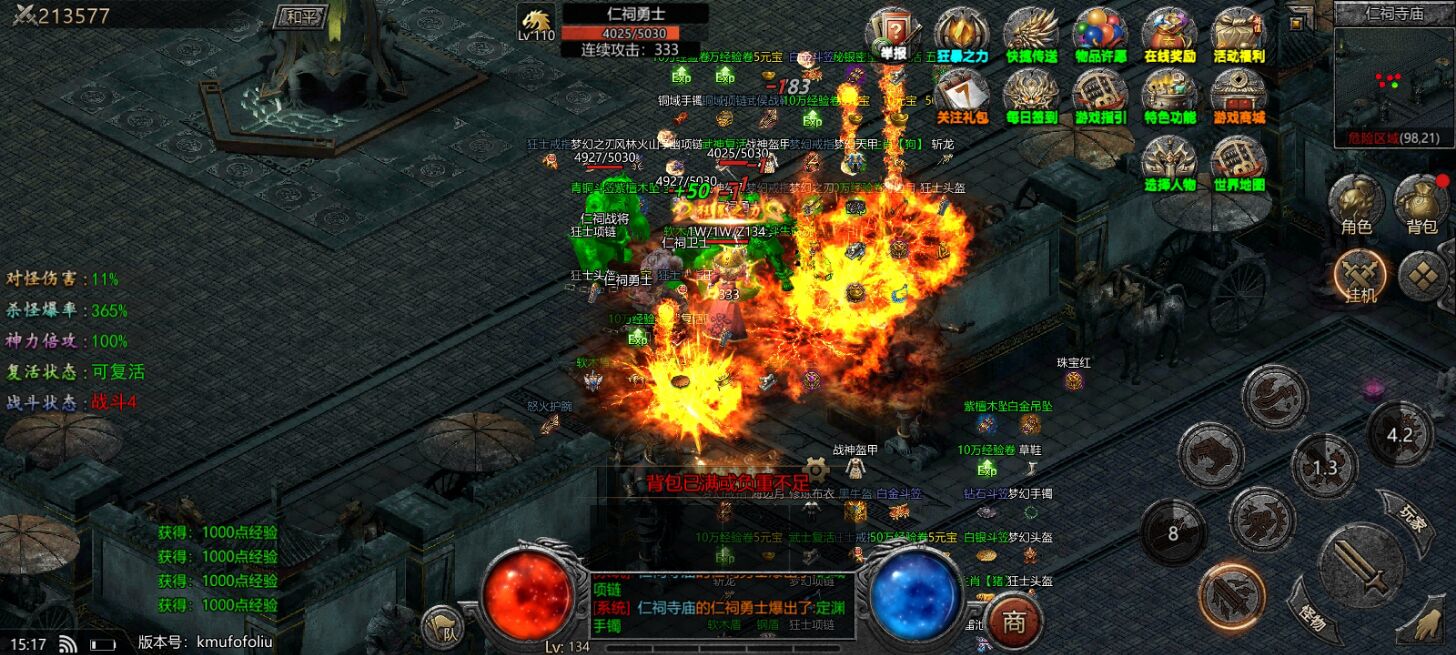Tap the sword basic attack button
Image resolution: width=1456 pixels, height=655 pixels.
point(1361,566)
